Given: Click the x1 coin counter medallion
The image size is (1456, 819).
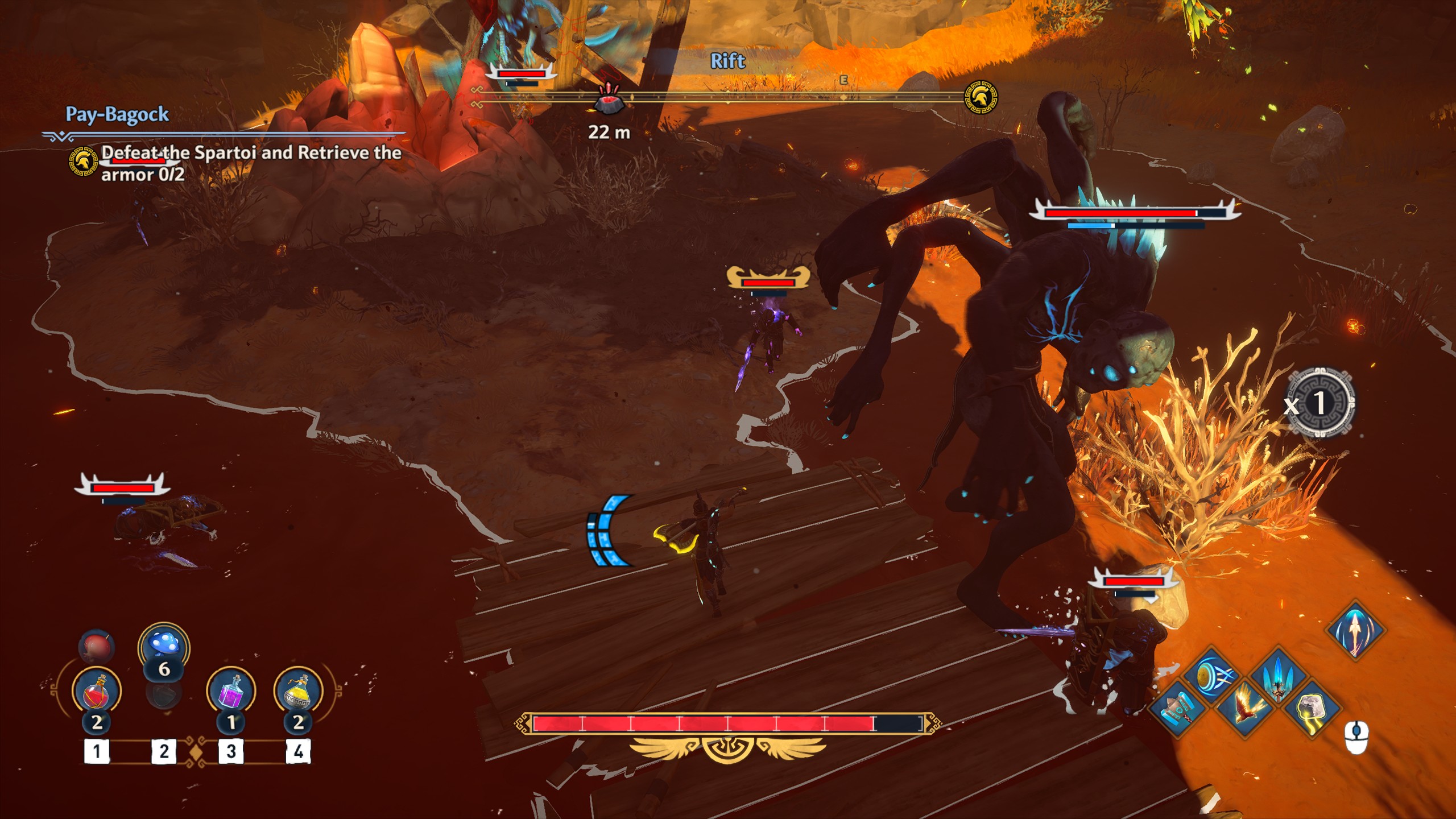Looking at the screenshot, I should pos(1319,403).
